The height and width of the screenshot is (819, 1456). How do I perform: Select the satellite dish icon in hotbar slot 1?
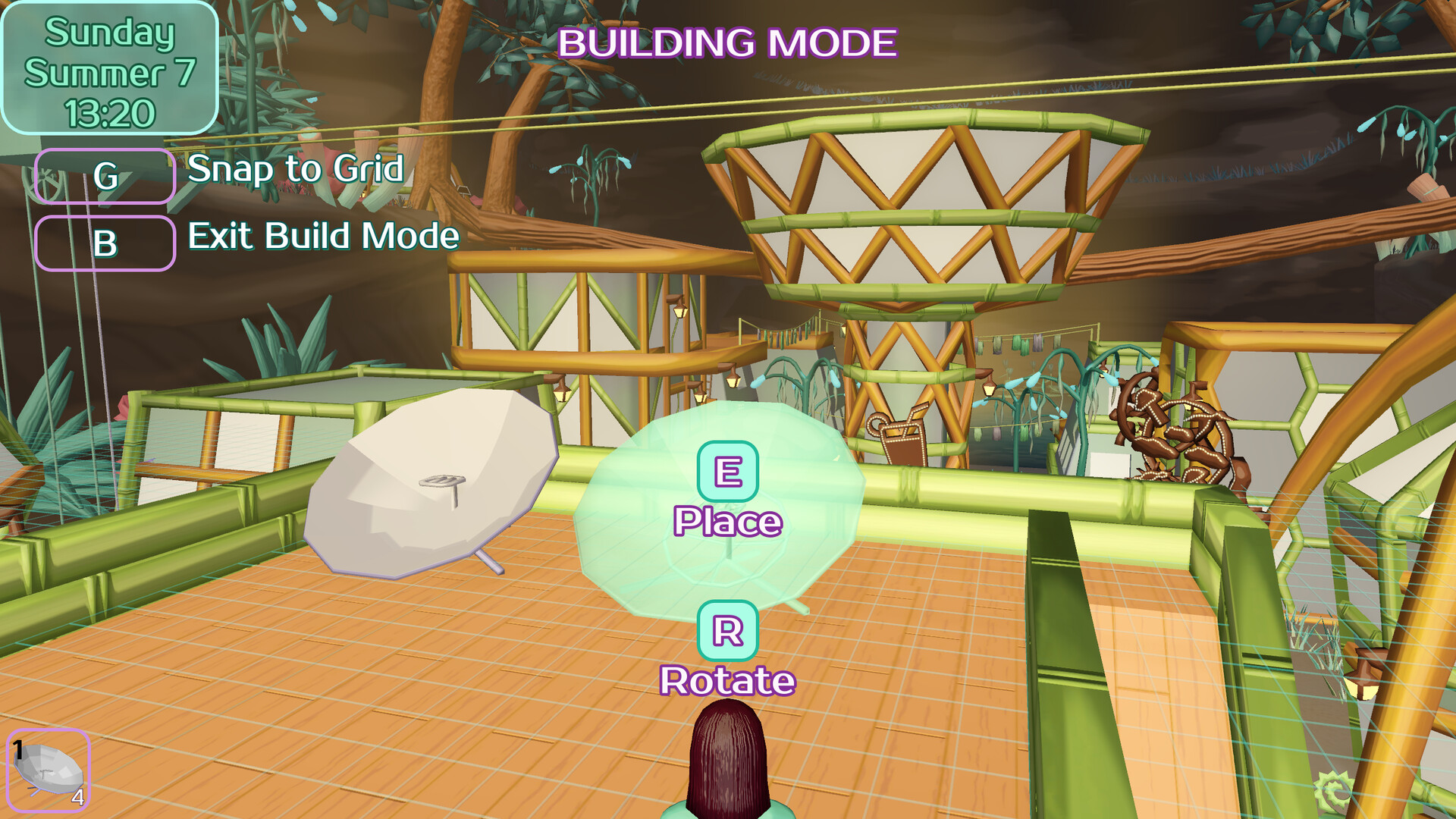(x=47, y=768)
